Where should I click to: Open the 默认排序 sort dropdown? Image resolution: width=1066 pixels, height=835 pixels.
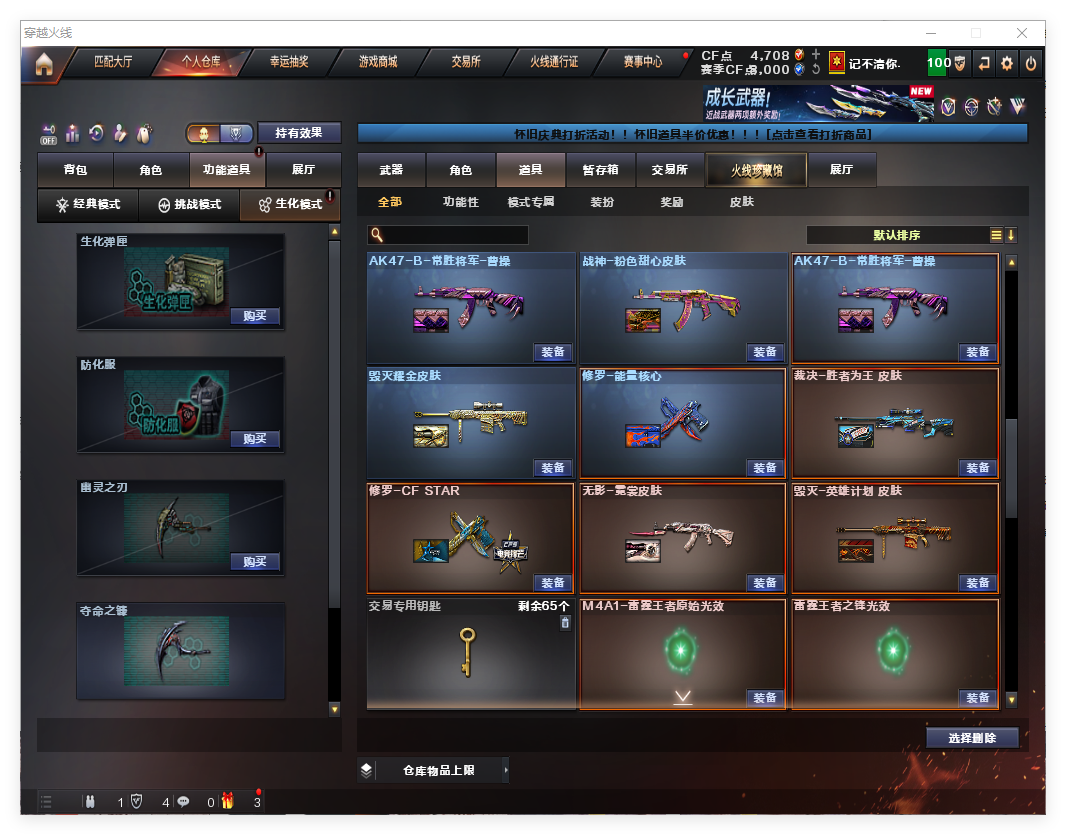click(x=897, y=235)
